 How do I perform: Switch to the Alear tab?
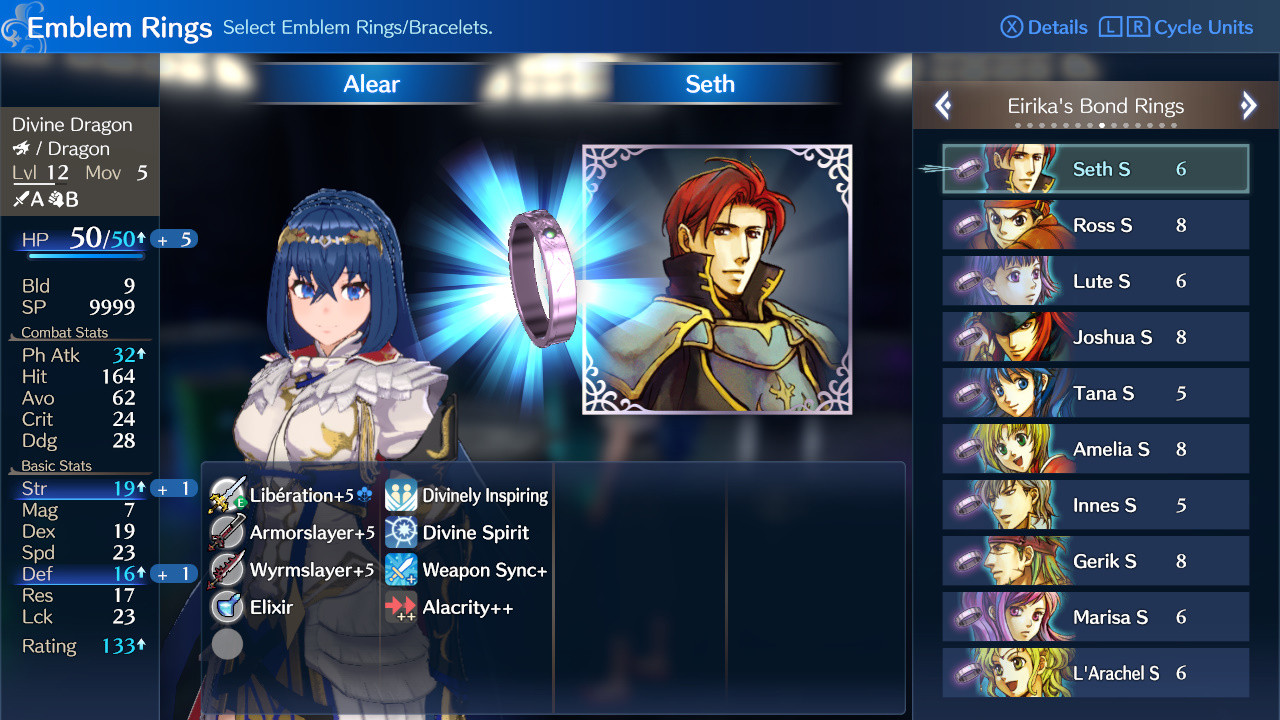point(370,84)
